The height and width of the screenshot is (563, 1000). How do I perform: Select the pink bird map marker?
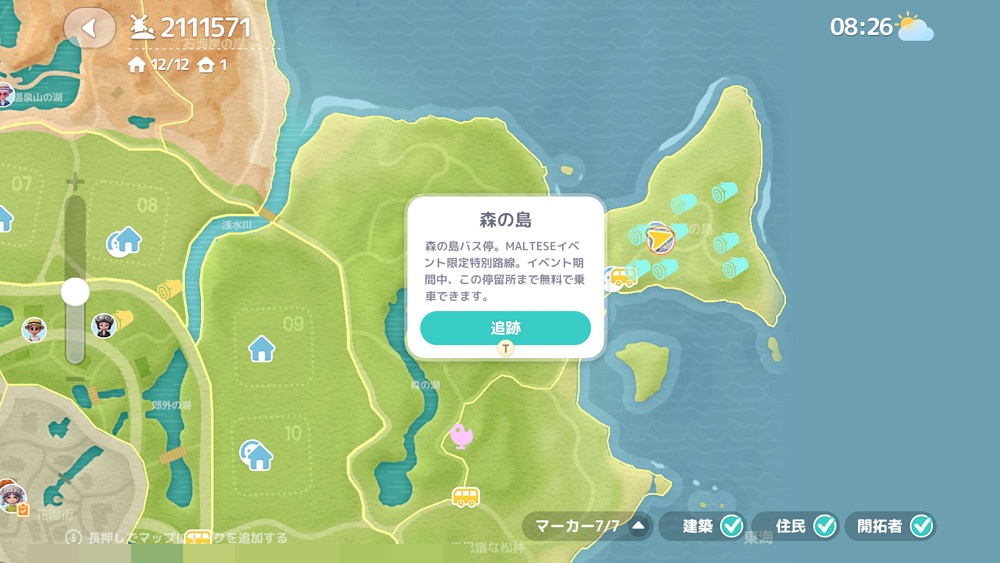coord(462,434)
